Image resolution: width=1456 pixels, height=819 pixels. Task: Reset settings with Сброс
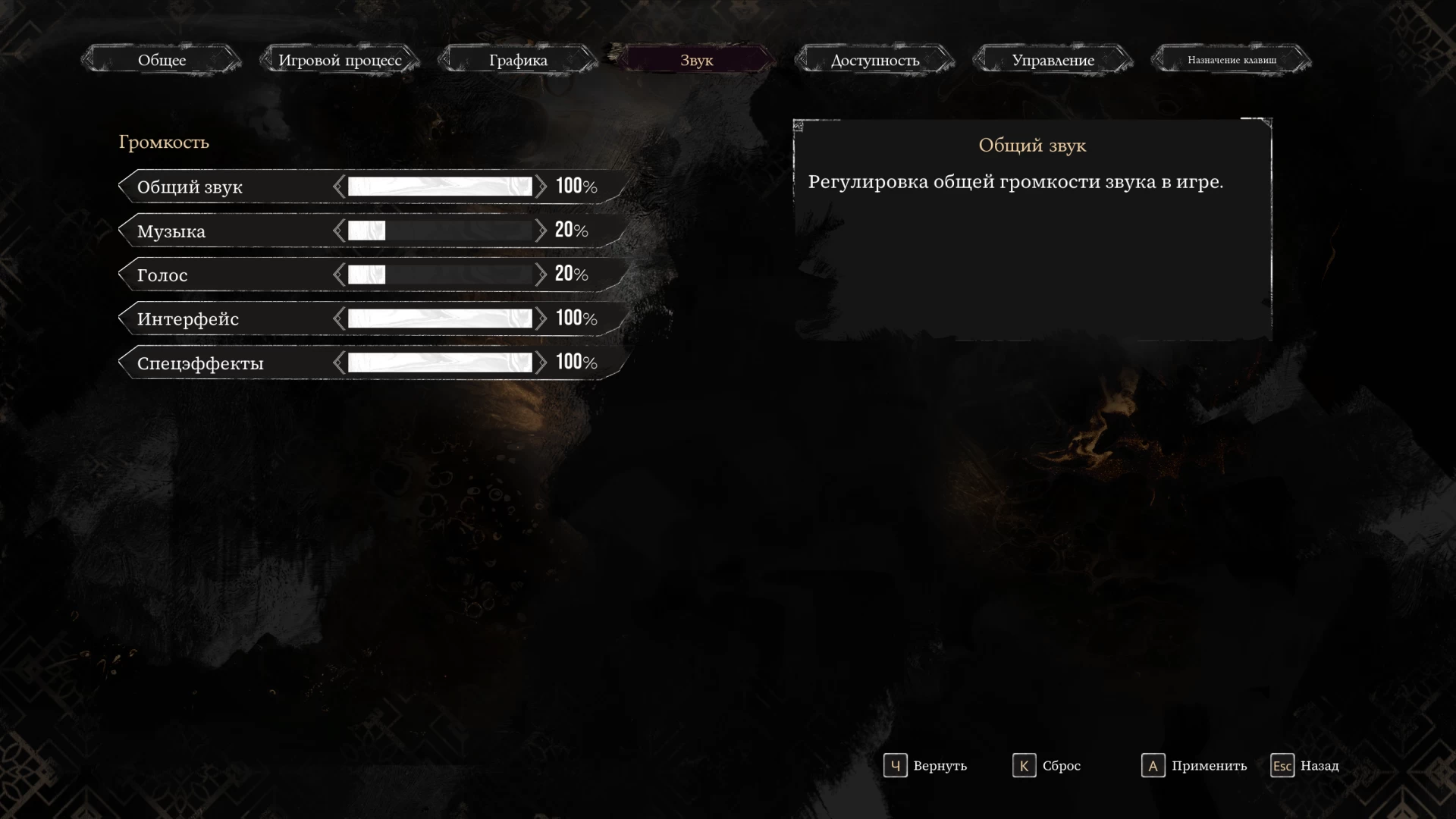tap(1046, 766)
